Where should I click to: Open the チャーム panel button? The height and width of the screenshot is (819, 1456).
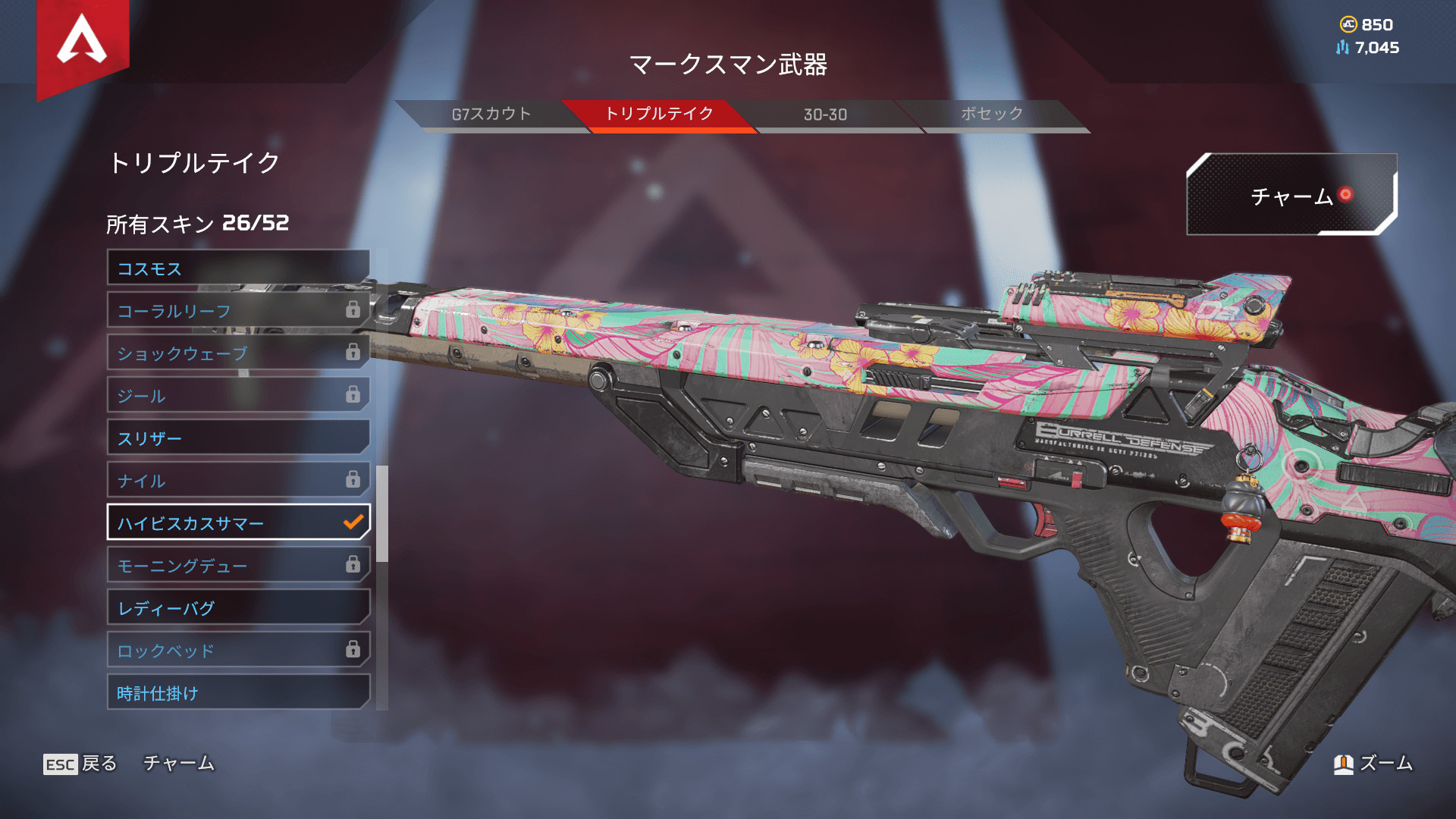point(1291,196)
